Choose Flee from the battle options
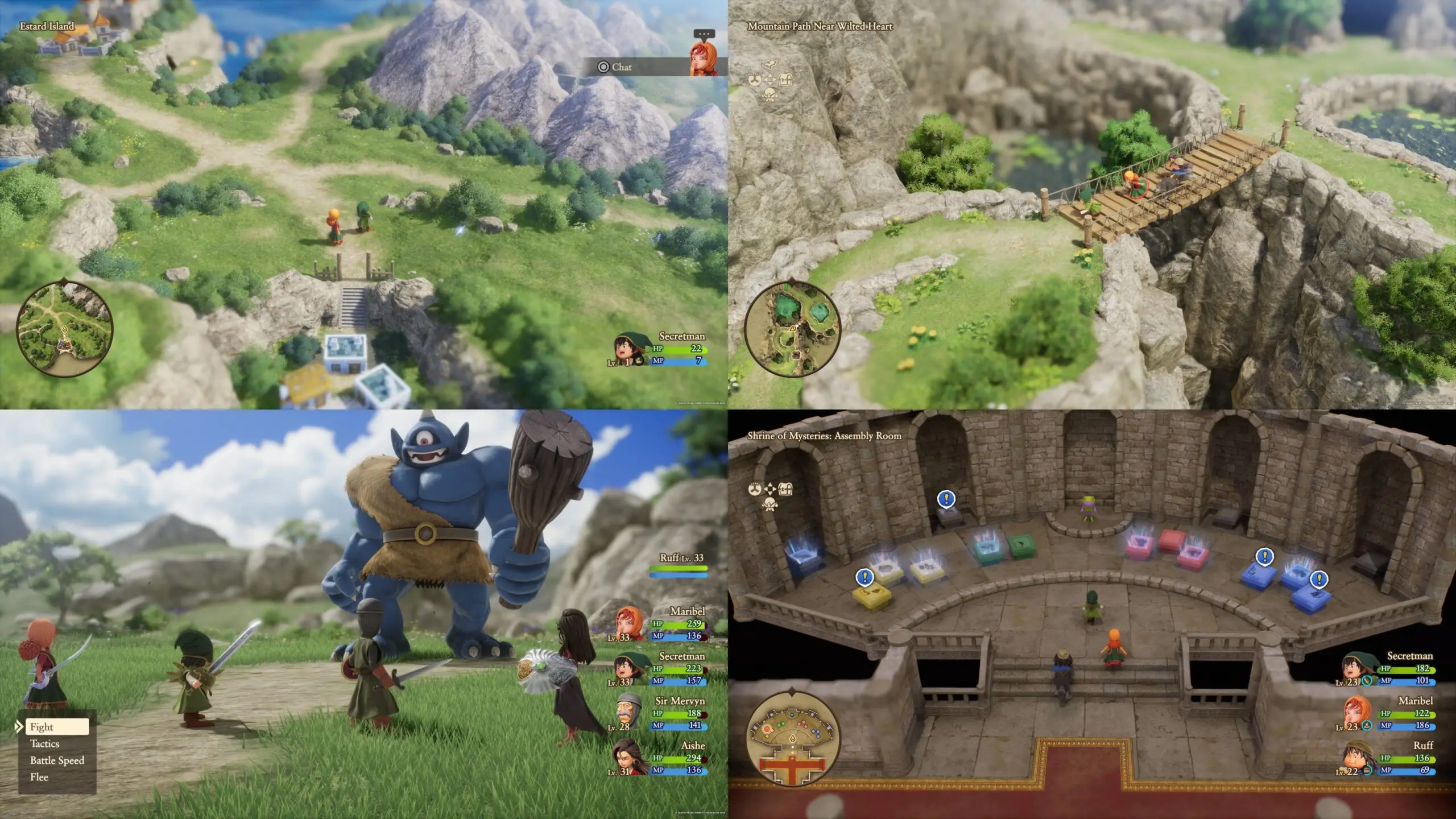The image size is (1456, 819). coord(39,776)
